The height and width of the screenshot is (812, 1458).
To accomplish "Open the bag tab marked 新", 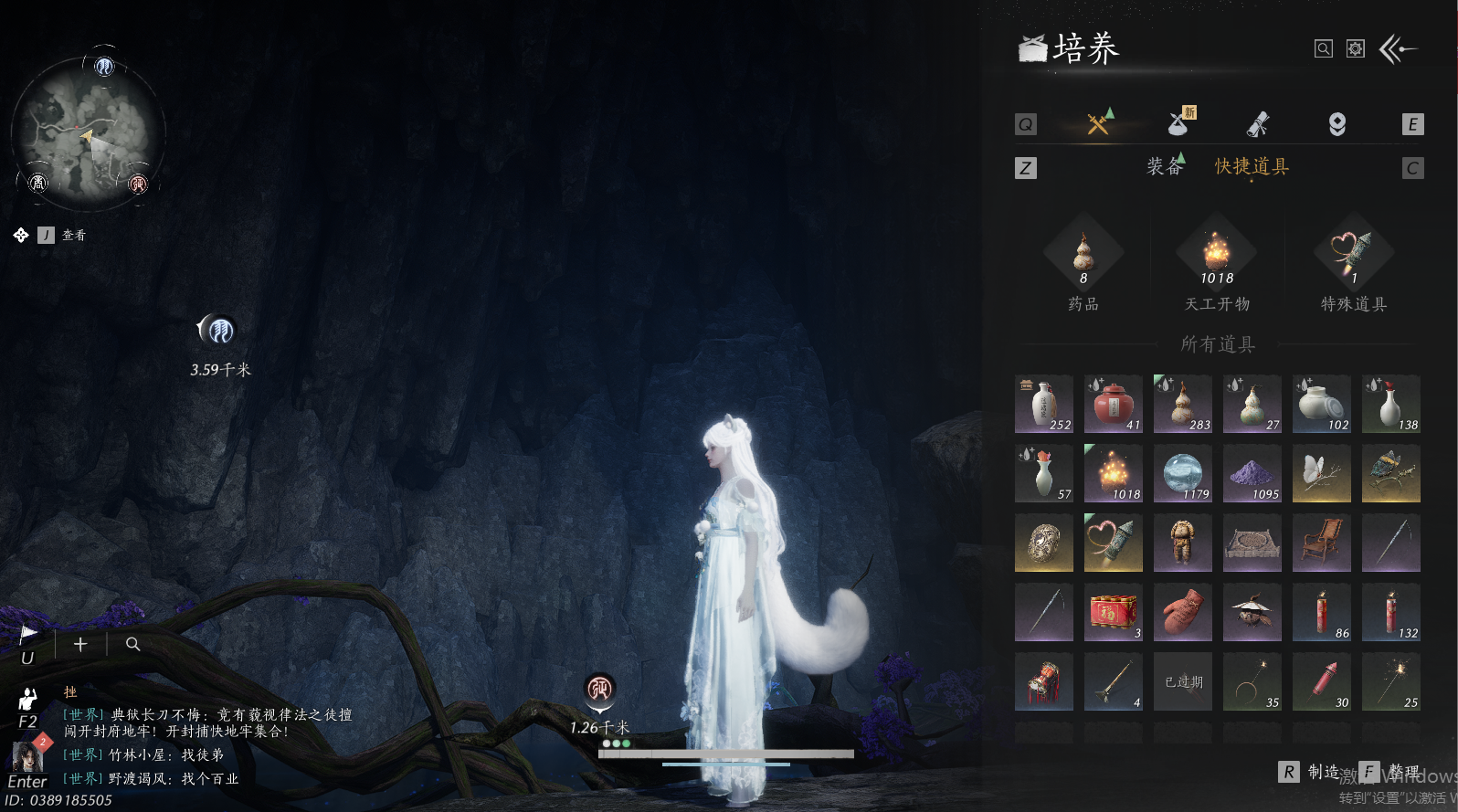I will click(1179, 123).
